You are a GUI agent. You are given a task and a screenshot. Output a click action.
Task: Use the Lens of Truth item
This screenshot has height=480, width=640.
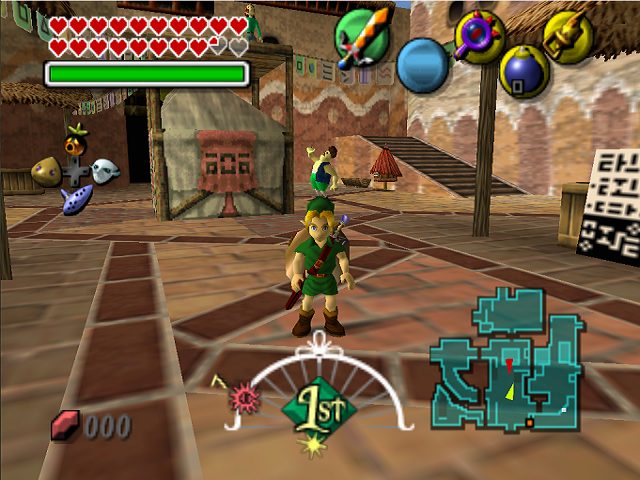tap(476, 36)
